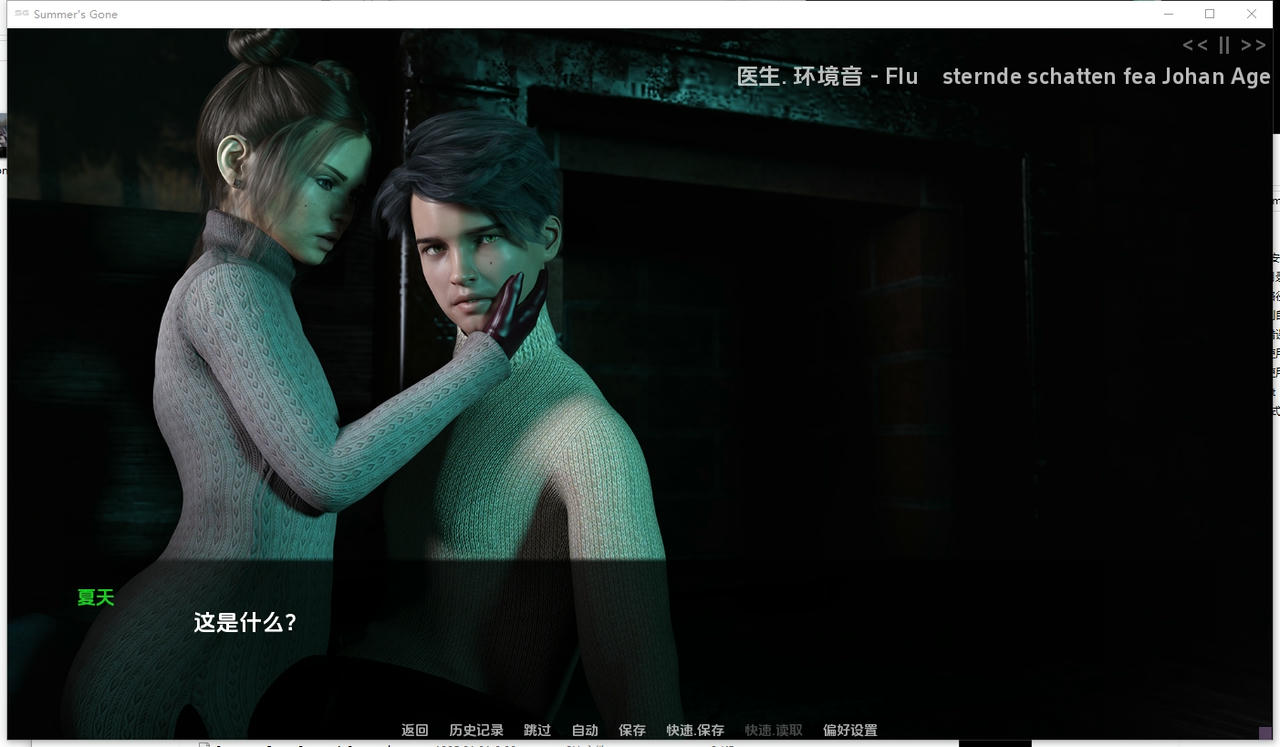Viewport: 1280px width, 747px height.
Task: Open the 偏好设置 preferences screen
Action: pyautogui.click(x=849, y=730)
